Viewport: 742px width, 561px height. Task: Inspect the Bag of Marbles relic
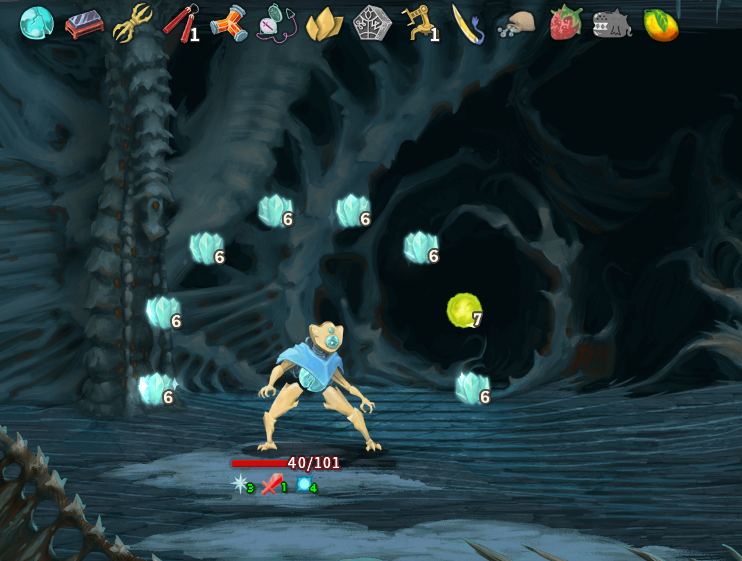[516, 23]
